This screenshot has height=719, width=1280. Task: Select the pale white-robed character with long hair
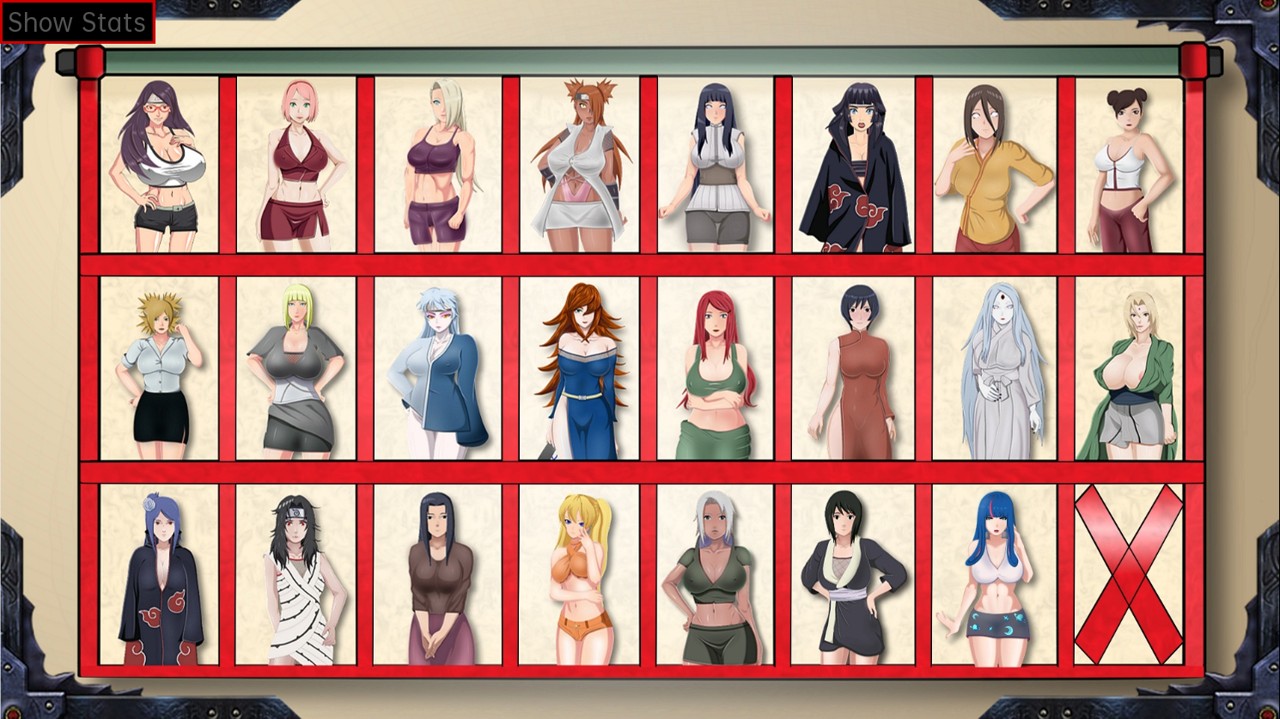992,368
